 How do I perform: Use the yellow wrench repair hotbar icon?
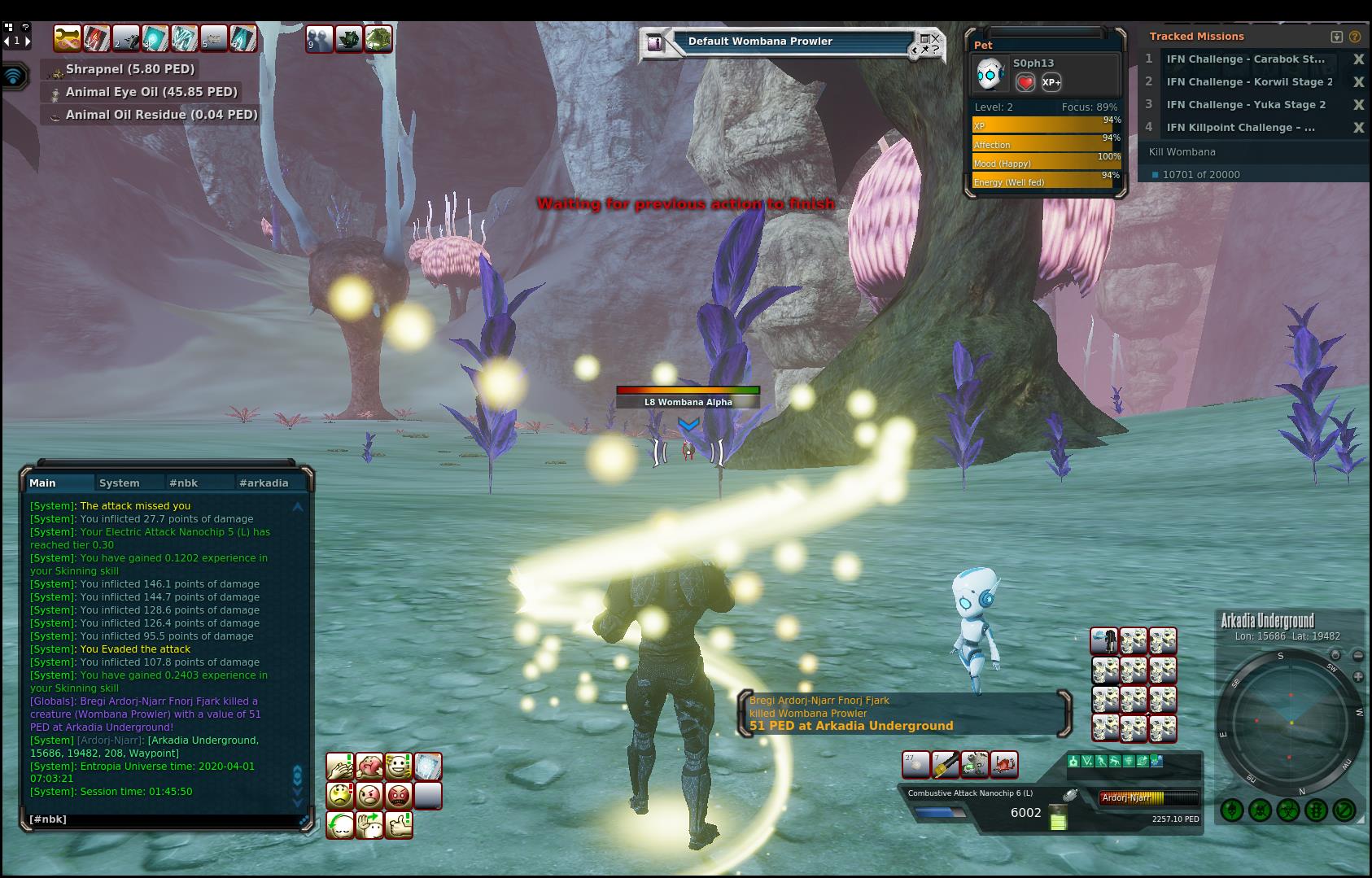pyautogui.click(x=68, y=38)
